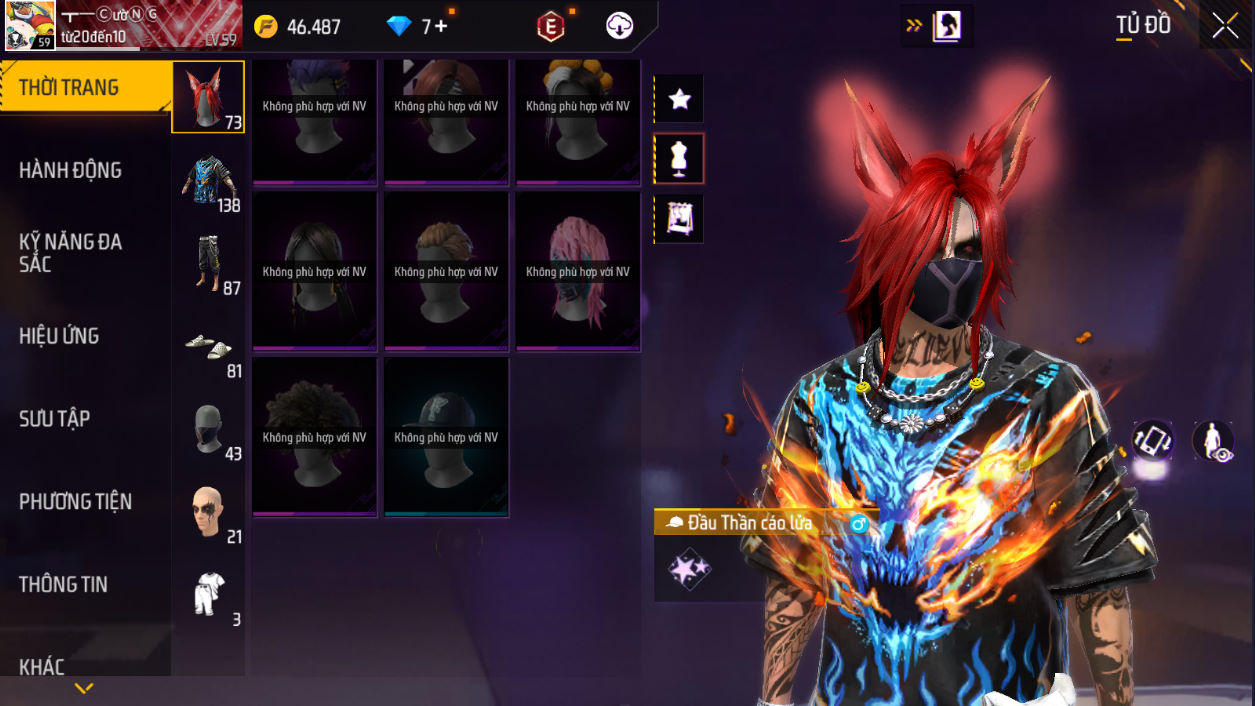The width and height of the screenshot is (1255, 706).
Task: Select the white outfit set subcategory
Action: click(209, 595)
